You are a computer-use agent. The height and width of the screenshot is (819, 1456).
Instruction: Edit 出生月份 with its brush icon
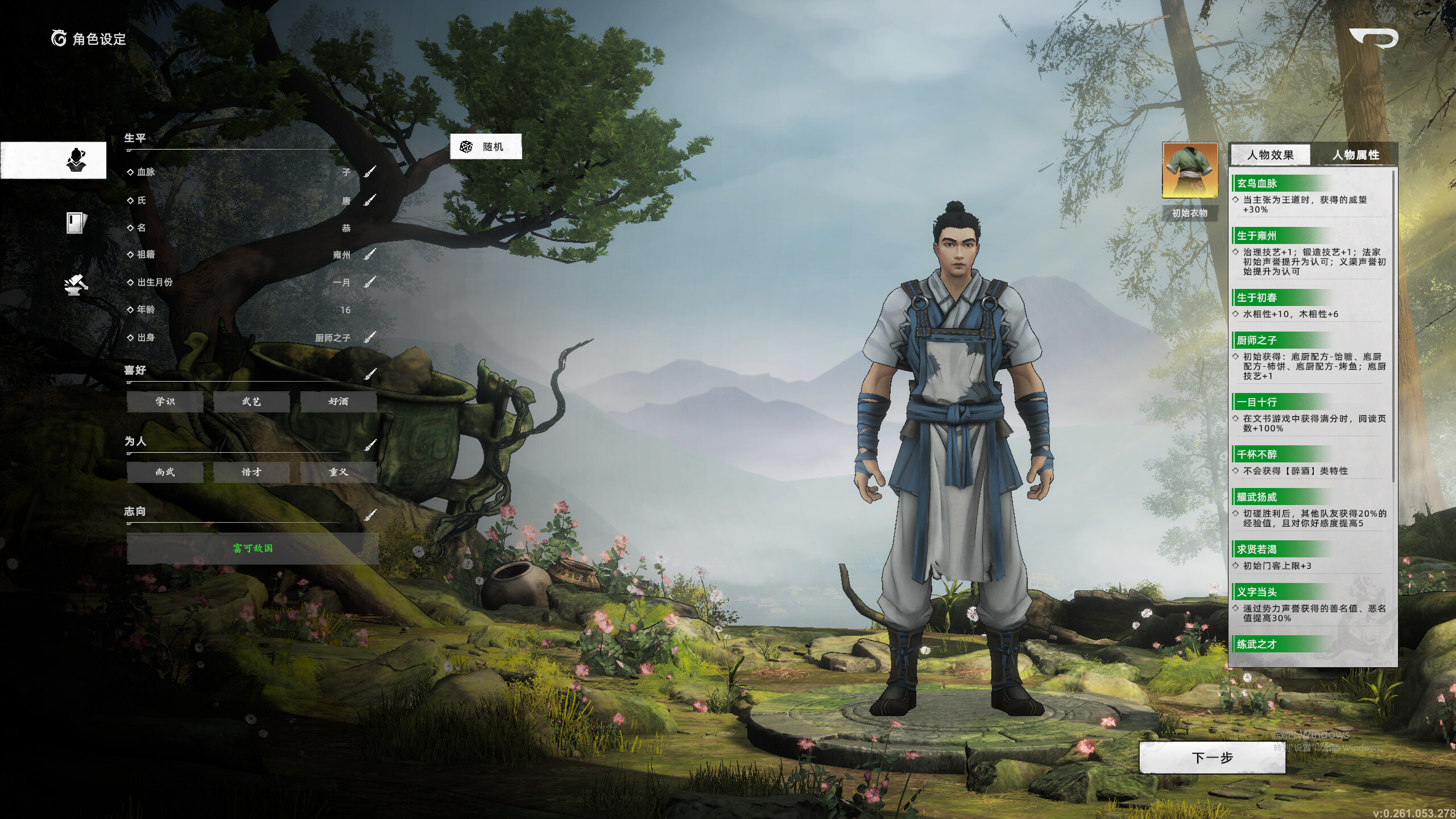coord(370,283)
